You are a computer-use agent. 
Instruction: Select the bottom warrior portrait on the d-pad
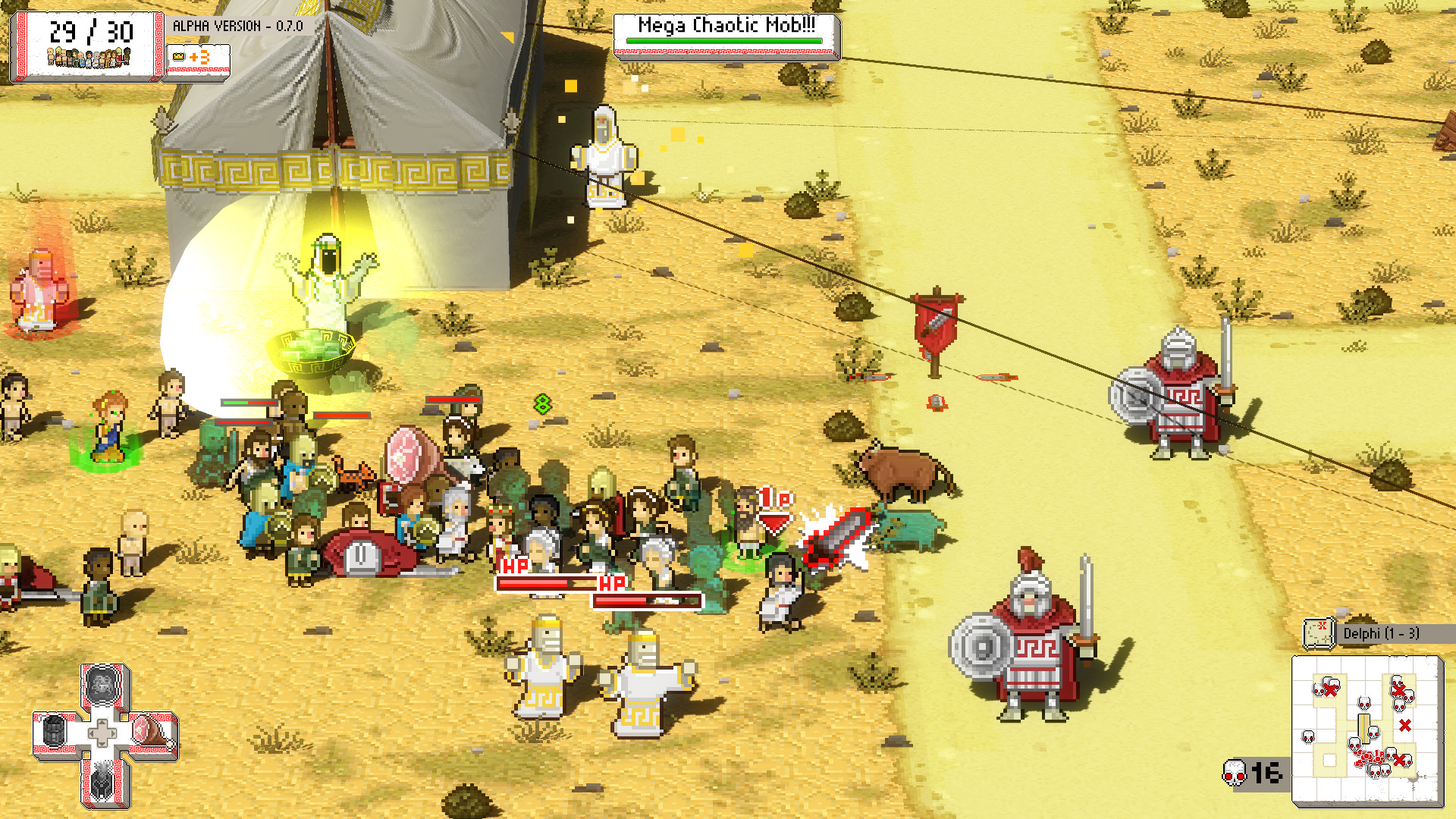pyautogui.click(x=101, y=785)
